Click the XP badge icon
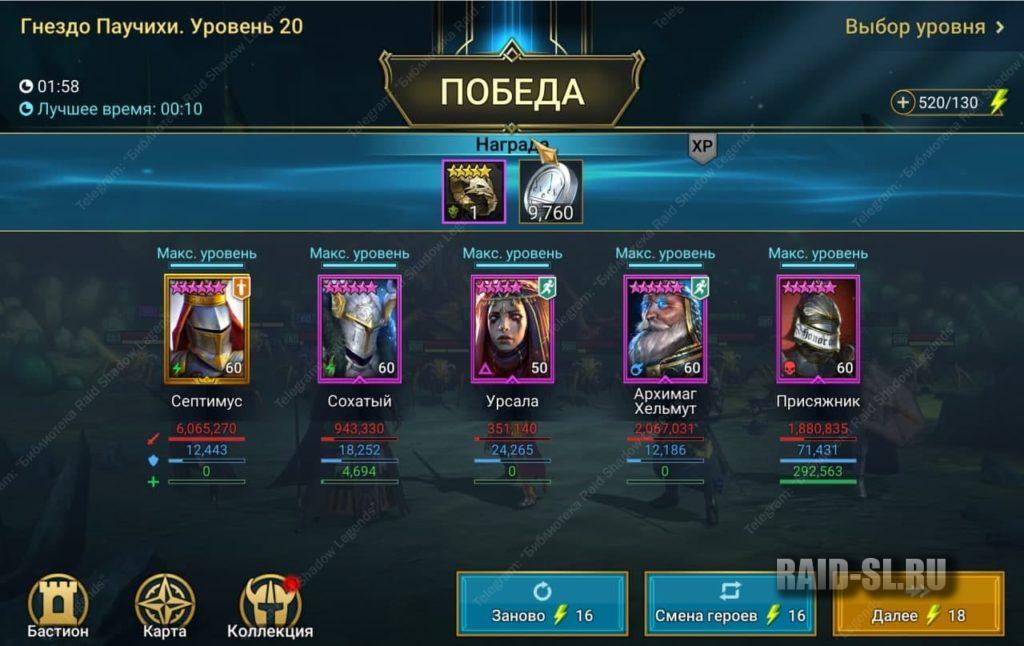Image resolution: width=1024 pixels, height=646 pixels. (x=702, y=147)
